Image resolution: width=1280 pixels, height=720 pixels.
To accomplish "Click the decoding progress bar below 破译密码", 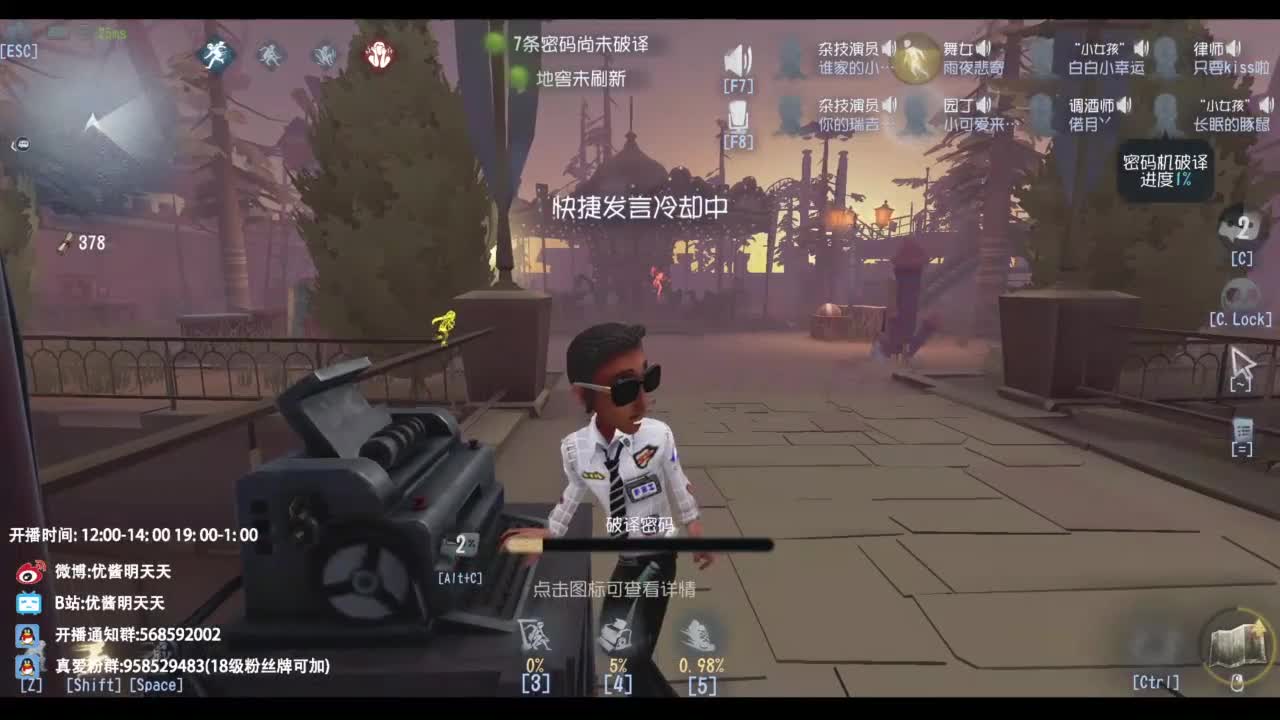I will (640, 545).
